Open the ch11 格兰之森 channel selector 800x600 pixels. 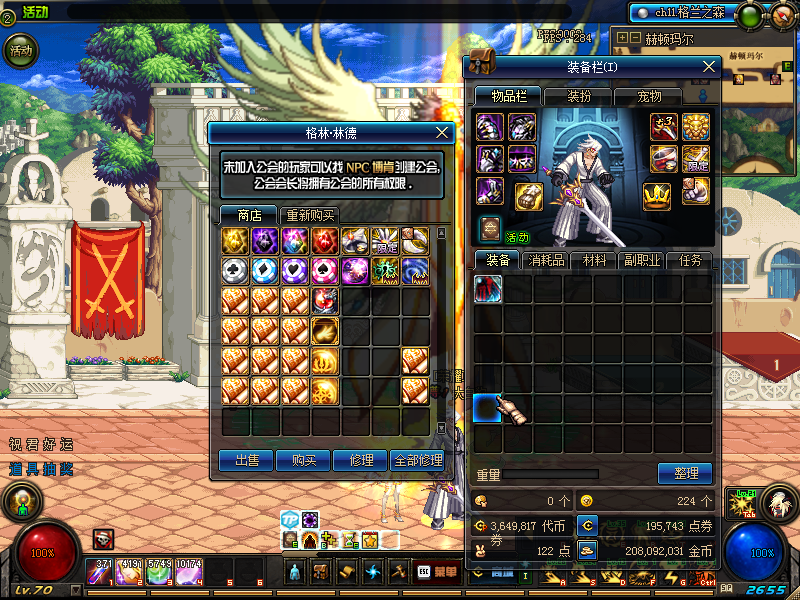(683, 12)
